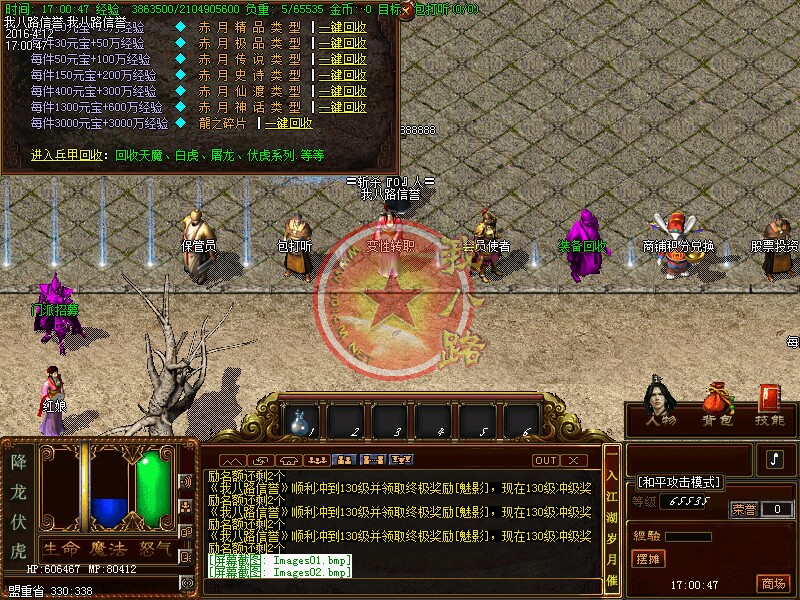Select the blue potion in hotbar slot 1
The height and width of the screenshot is (600, 800).
tap(302, 422)
